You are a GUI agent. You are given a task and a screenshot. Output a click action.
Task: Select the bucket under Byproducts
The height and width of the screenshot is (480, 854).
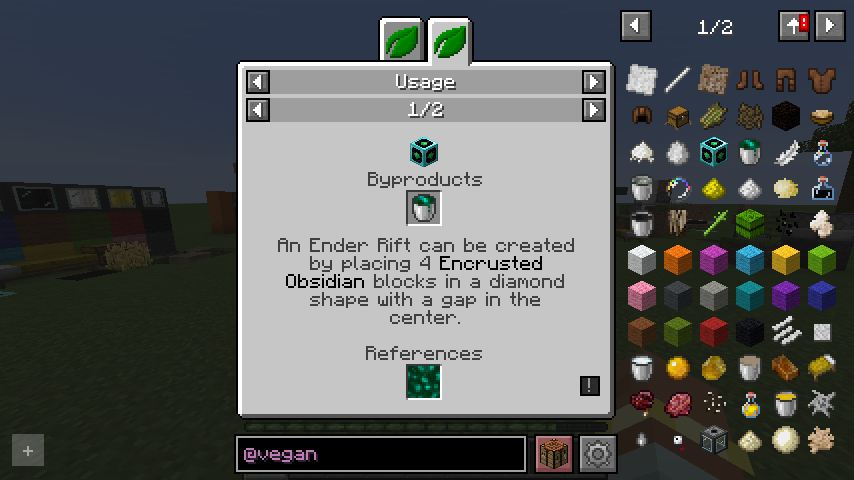tap(424, 208)
